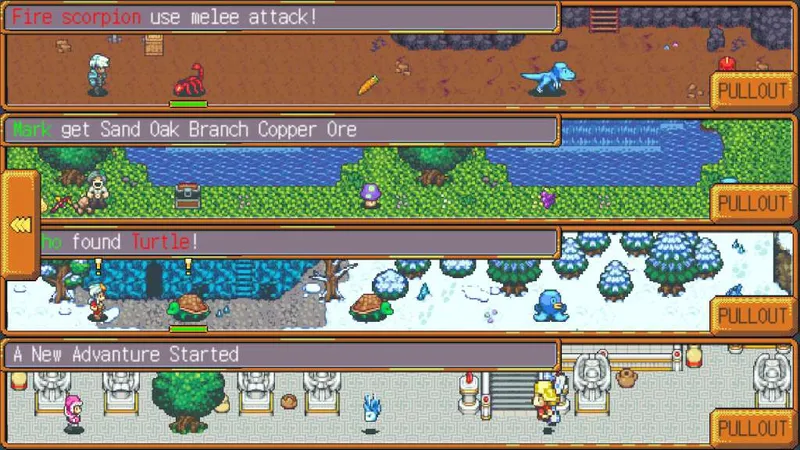Expand the side panel with the arrow tab
This screenshot has height=450, width=800.
(20, 224)
